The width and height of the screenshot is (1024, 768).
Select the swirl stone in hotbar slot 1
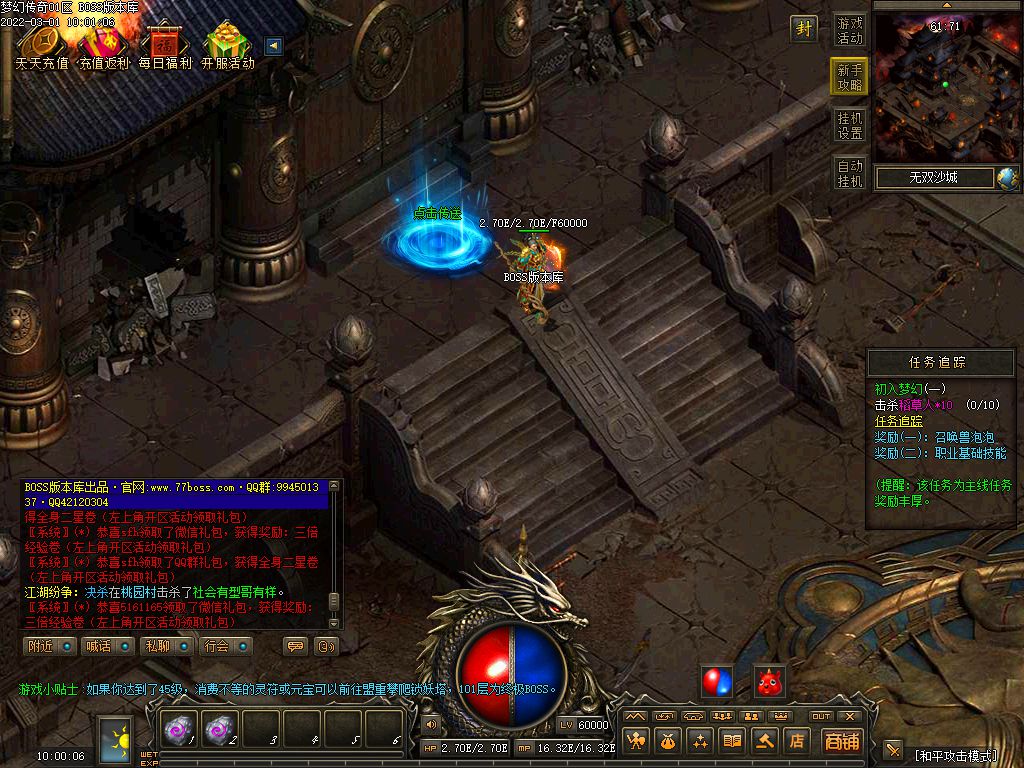point(180,731)
